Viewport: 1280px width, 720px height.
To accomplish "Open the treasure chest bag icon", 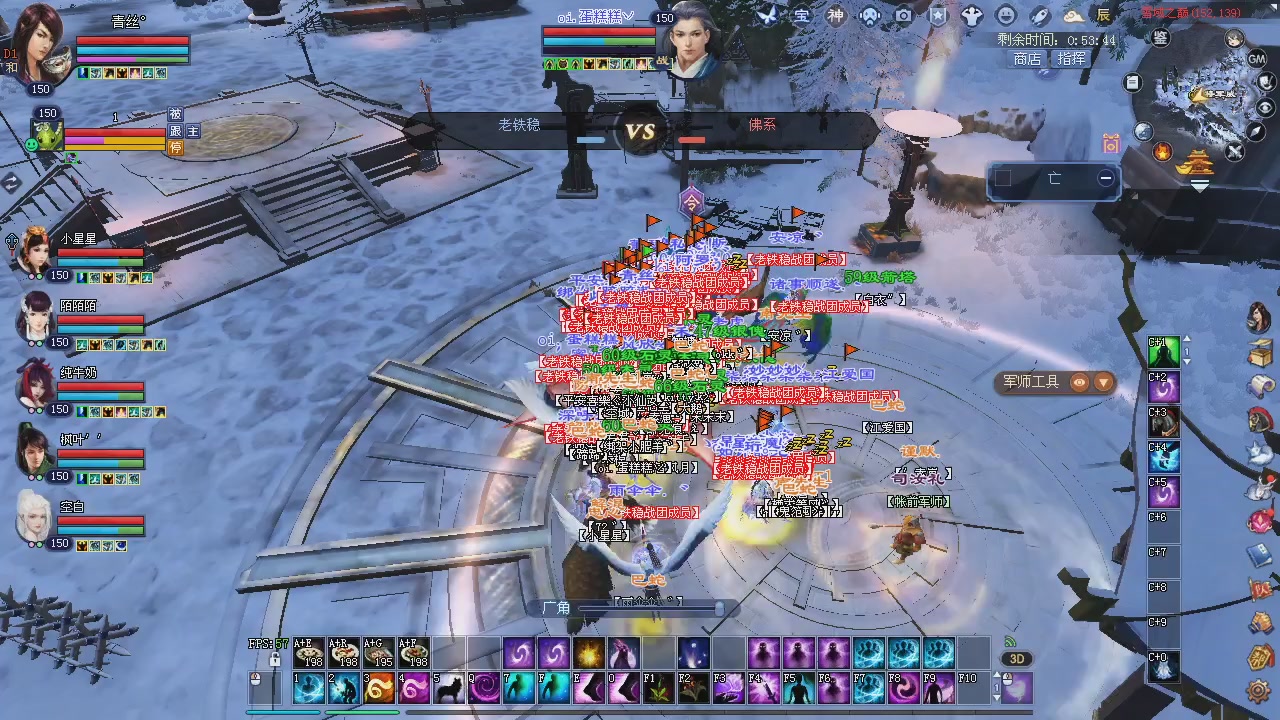I will (x=1260, y=352).
